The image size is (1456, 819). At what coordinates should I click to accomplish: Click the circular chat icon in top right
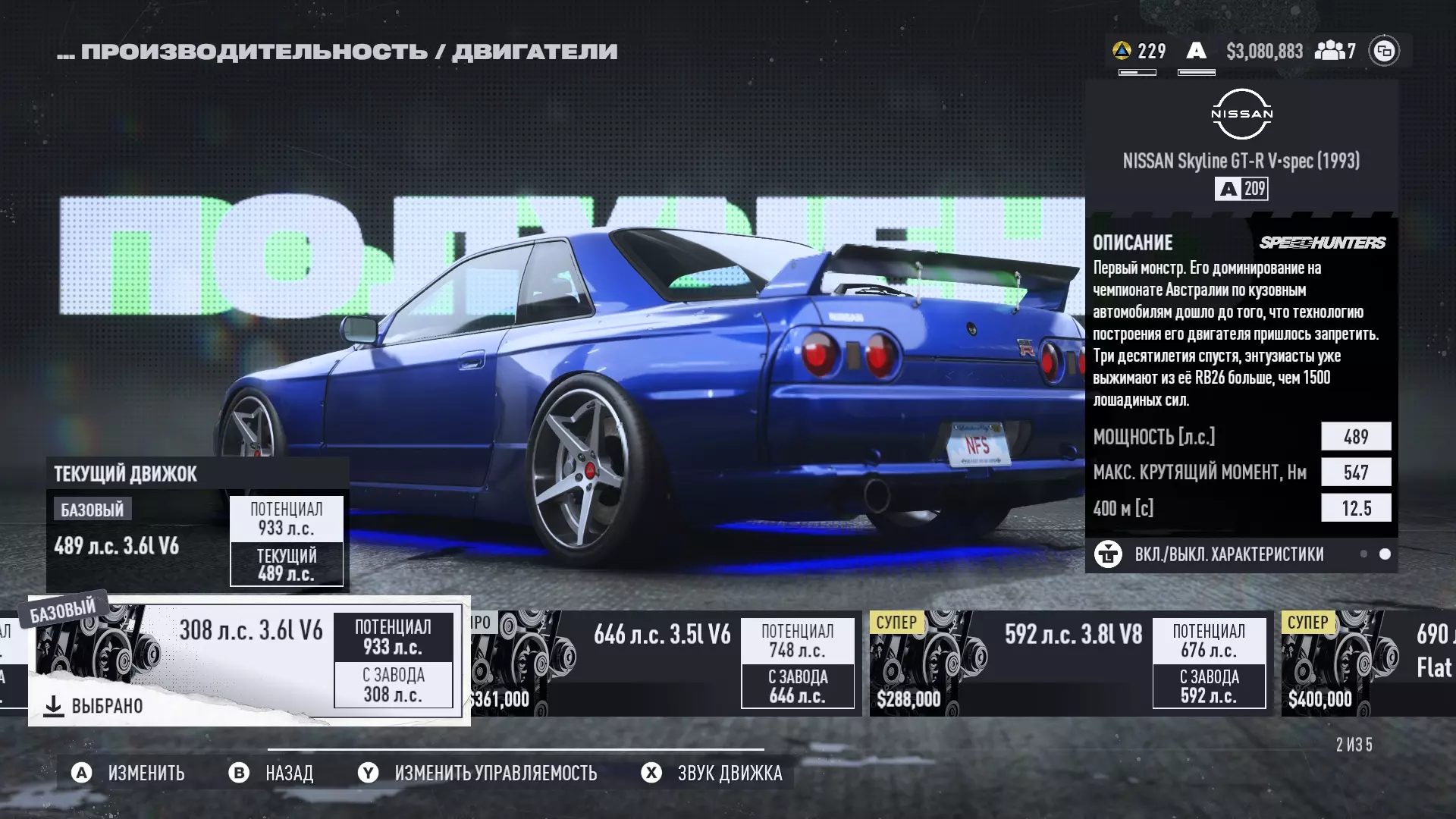tap(1384, 51)
